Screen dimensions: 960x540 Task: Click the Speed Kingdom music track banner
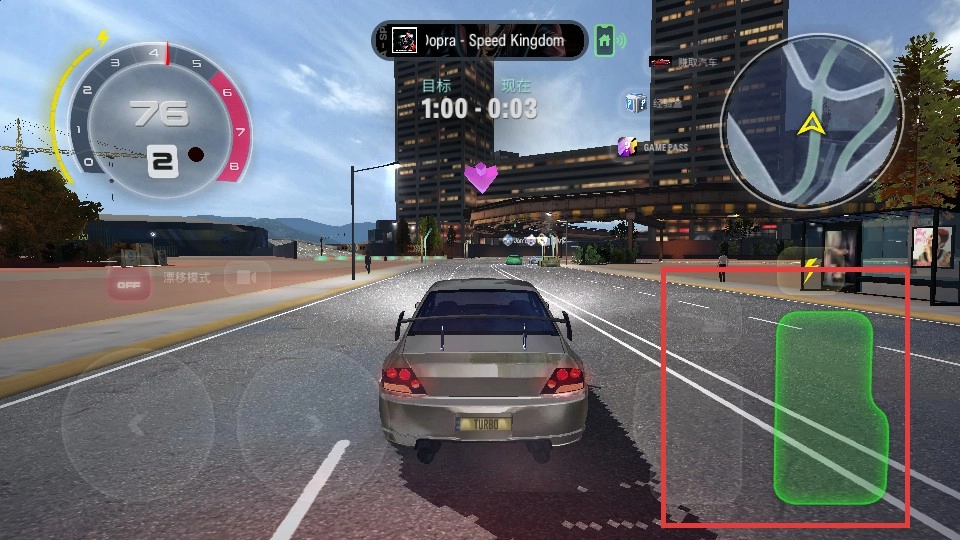pos(479,41)
